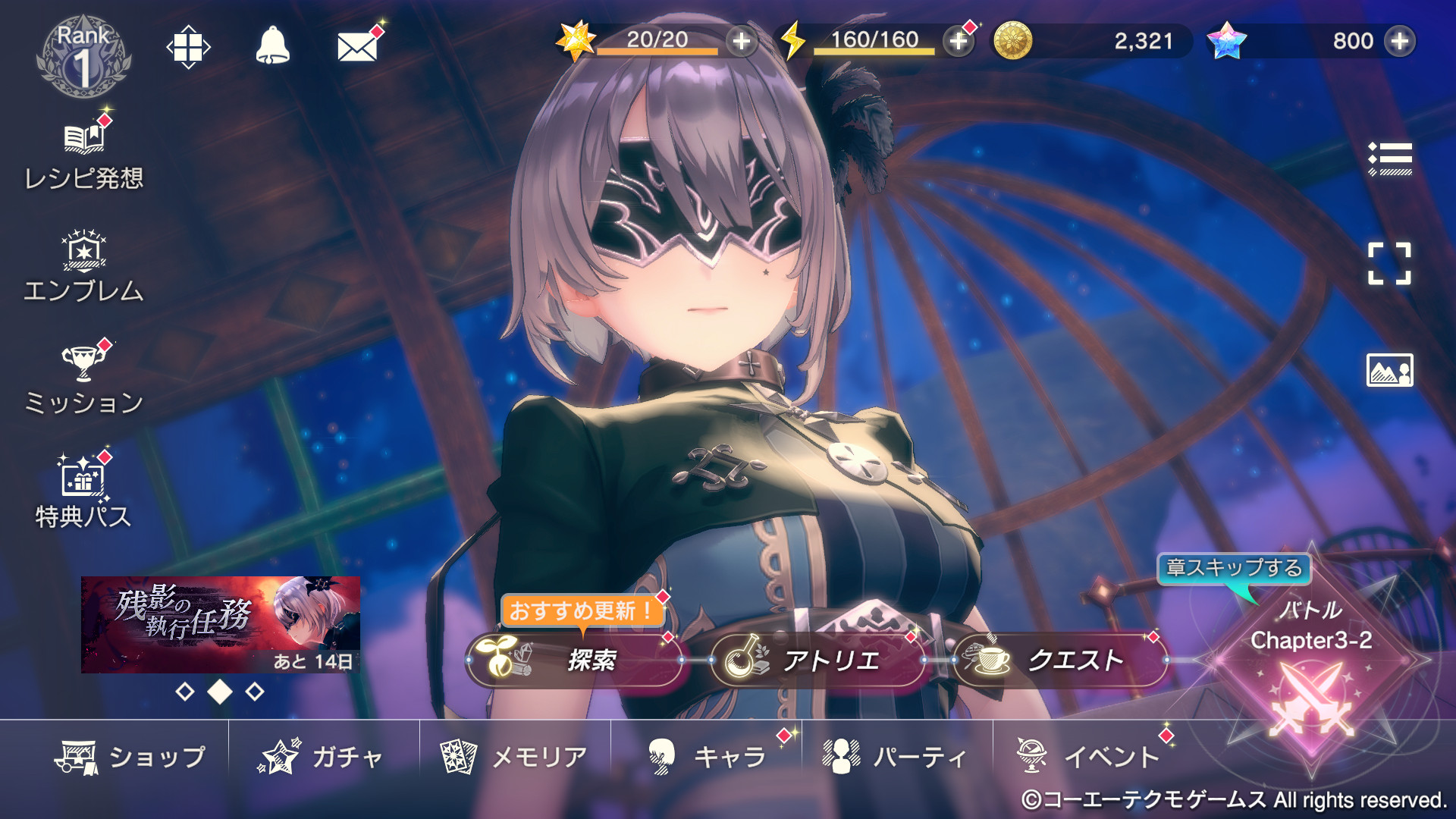Open the 特典パス reward pass

[x=83, y=492]
